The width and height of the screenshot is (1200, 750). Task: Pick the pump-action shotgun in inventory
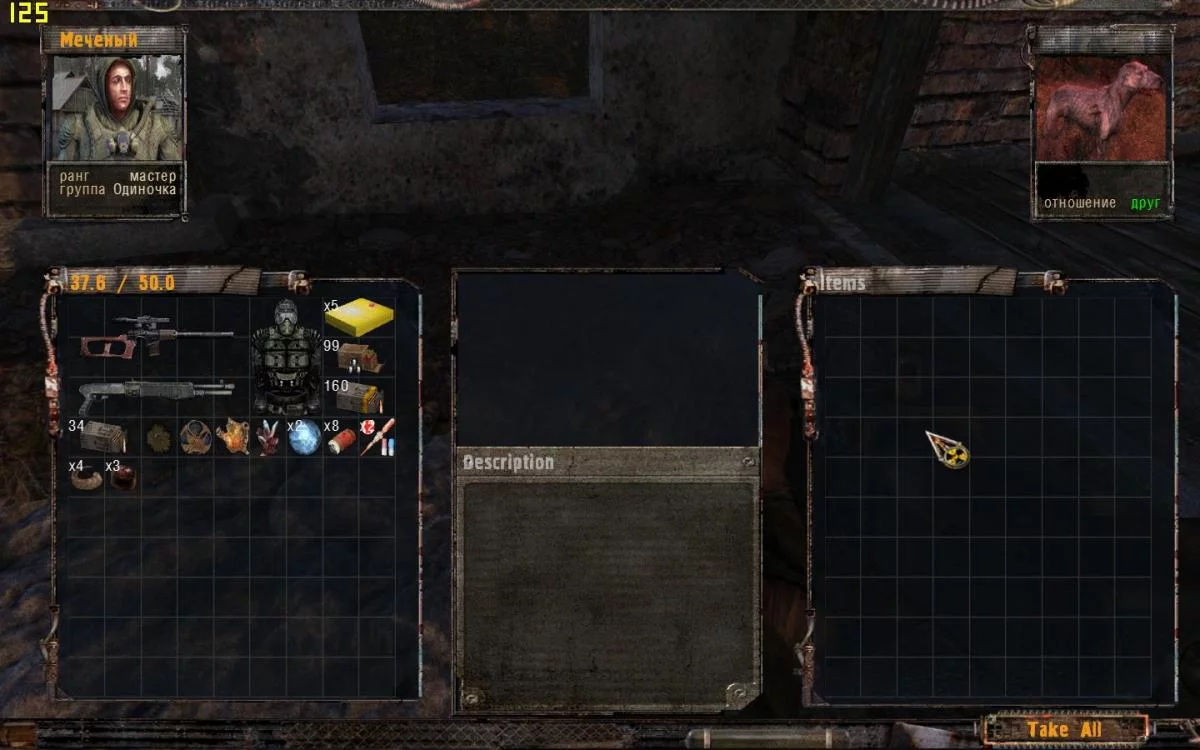tap(157, 394)
